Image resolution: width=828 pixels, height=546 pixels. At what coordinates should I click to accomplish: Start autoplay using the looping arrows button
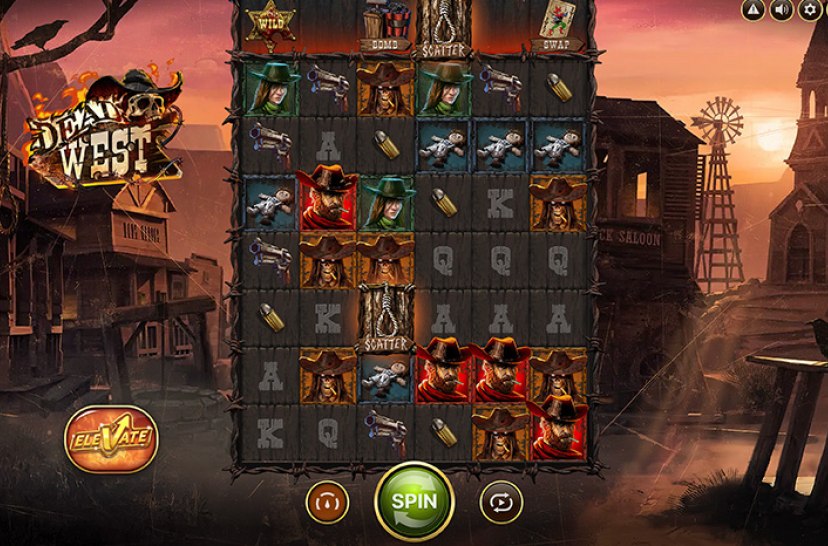coord(501,501)
